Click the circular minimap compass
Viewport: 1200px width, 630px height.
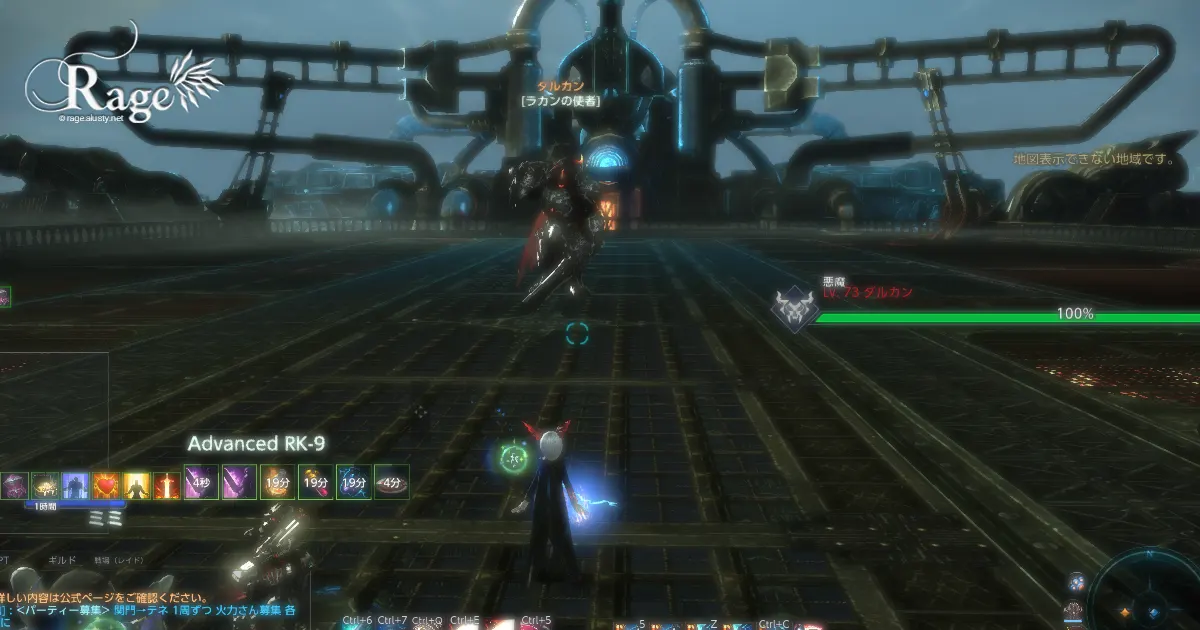click(x=1148, y=593)
